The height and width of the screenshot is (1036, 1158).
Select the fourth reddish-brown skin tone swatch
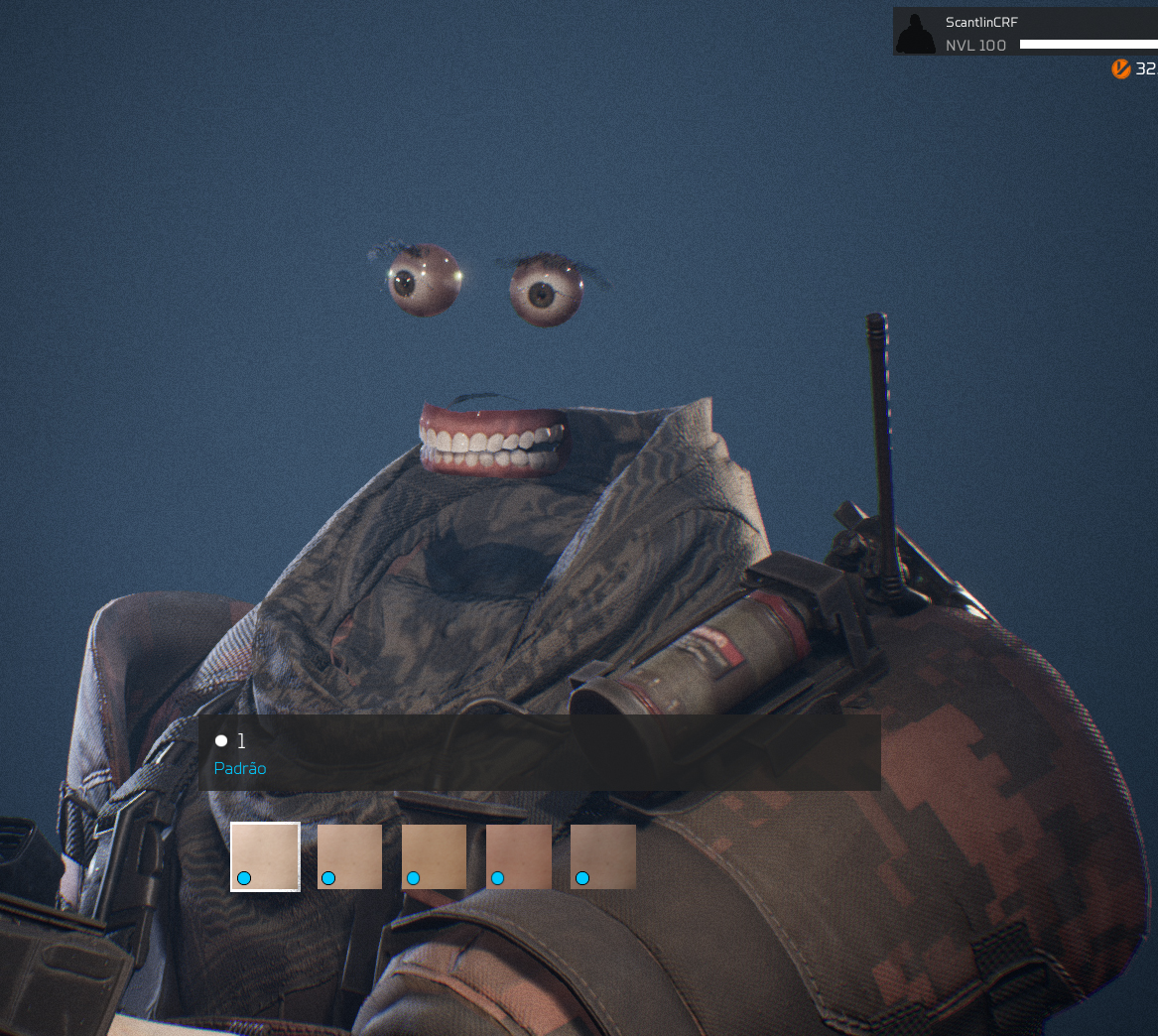click(518, 856)
